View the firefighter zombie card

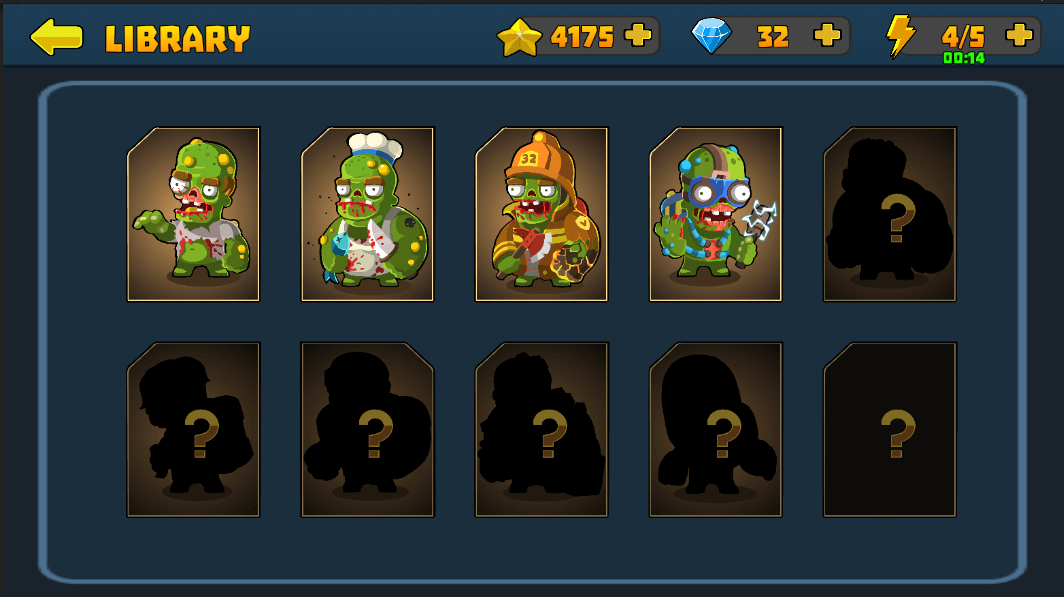(x=541, y=214)
